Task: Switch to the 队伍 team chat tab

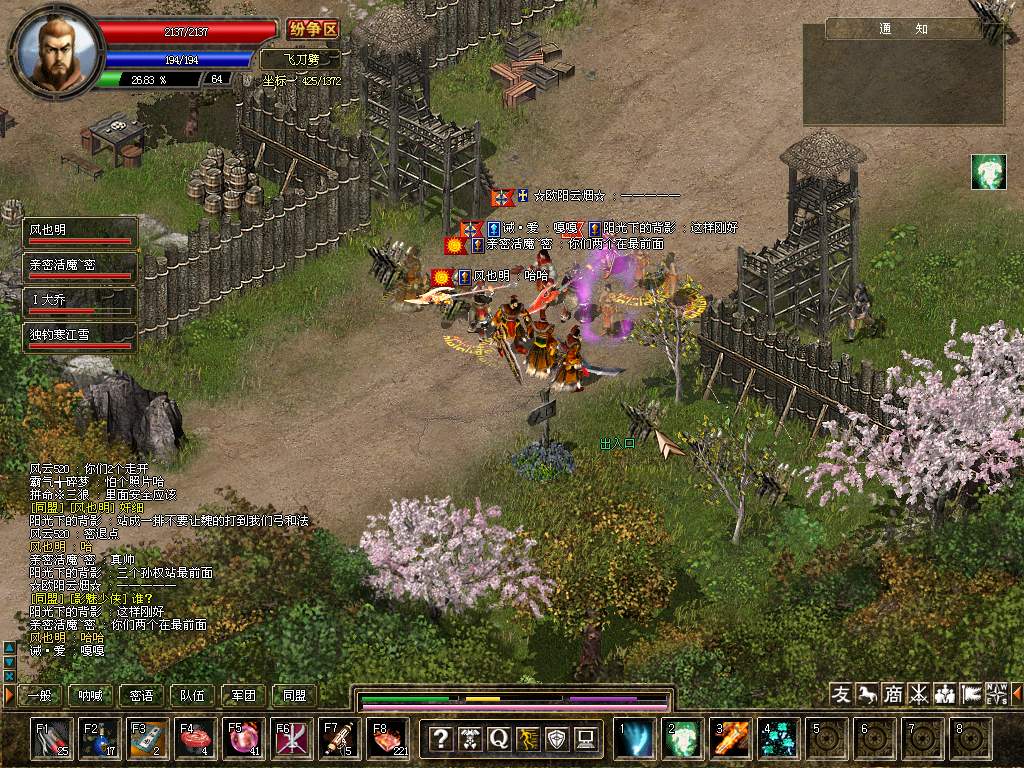Action: pos(193,695)
